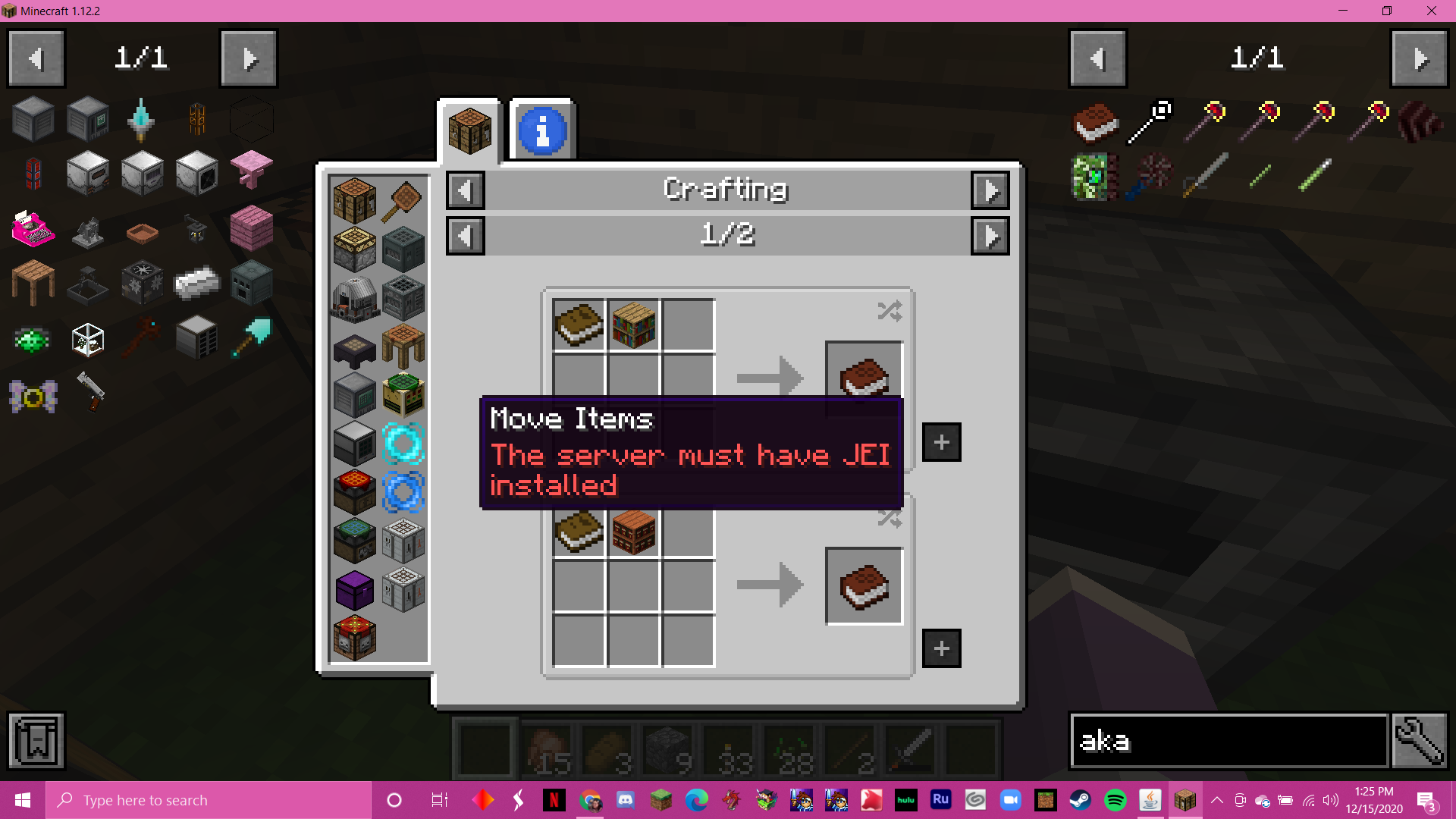Screen dimensions: 1456x819
Task: Switch to the Crafting recipe tab
Action: click(x=469, y=130)
